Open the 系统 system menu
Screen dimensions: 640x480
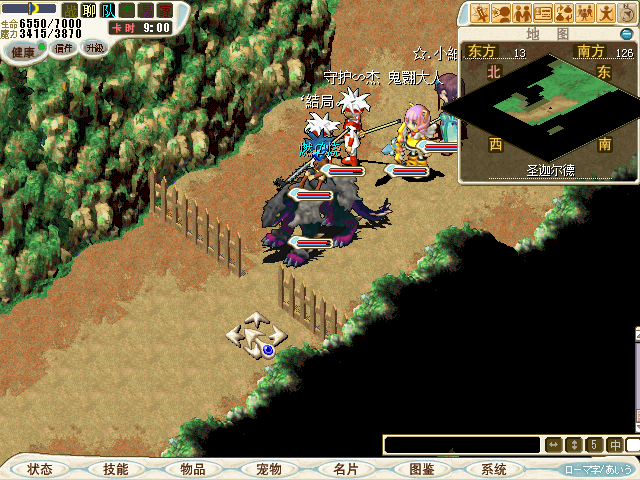494,469
